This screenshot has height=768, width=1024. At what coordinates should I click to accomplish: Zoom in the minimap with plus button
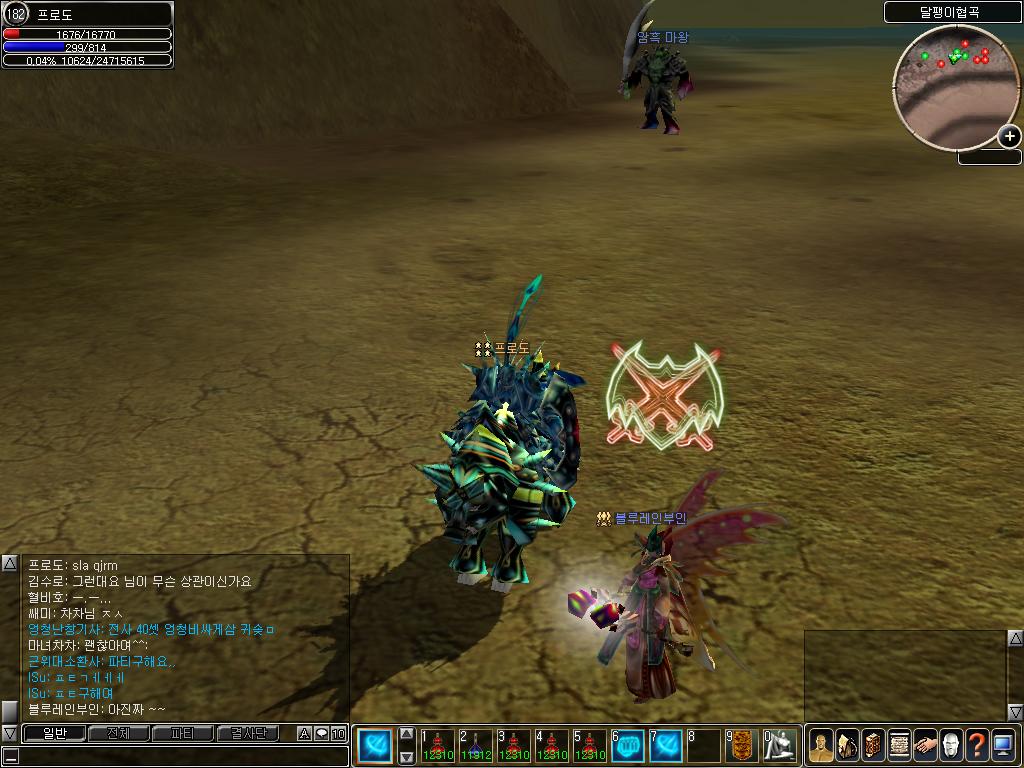1009,137
